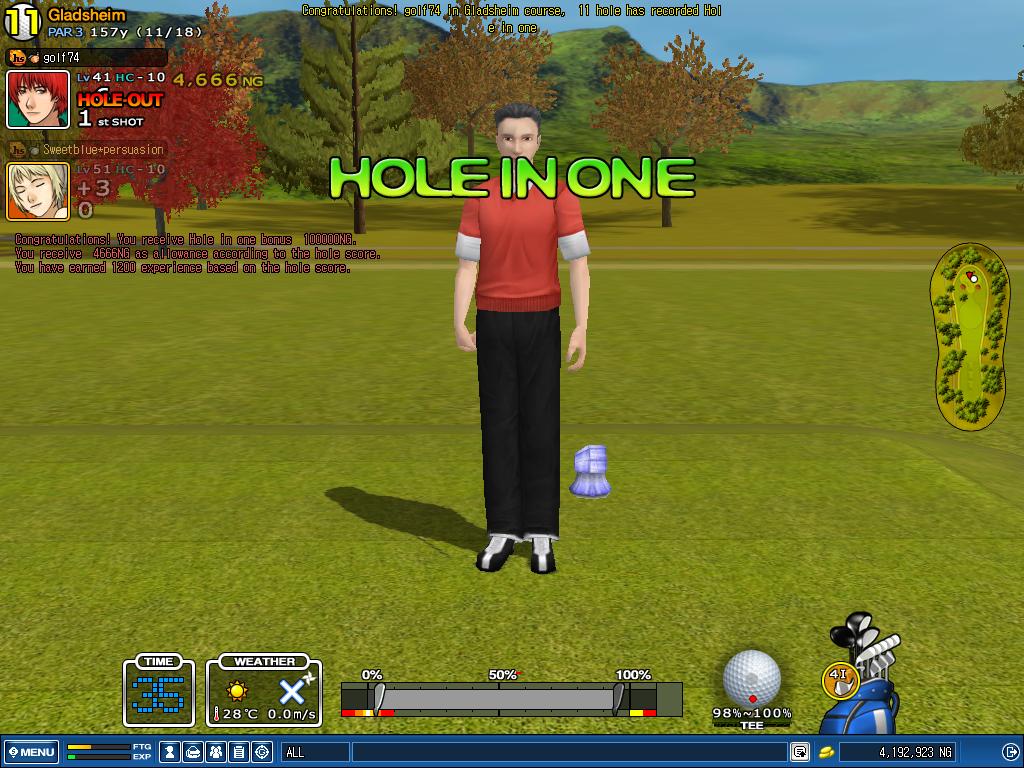Click the printer-shaped toolbar icon
This screenshot has height=768, width=1024.
[x=193, y=752]
